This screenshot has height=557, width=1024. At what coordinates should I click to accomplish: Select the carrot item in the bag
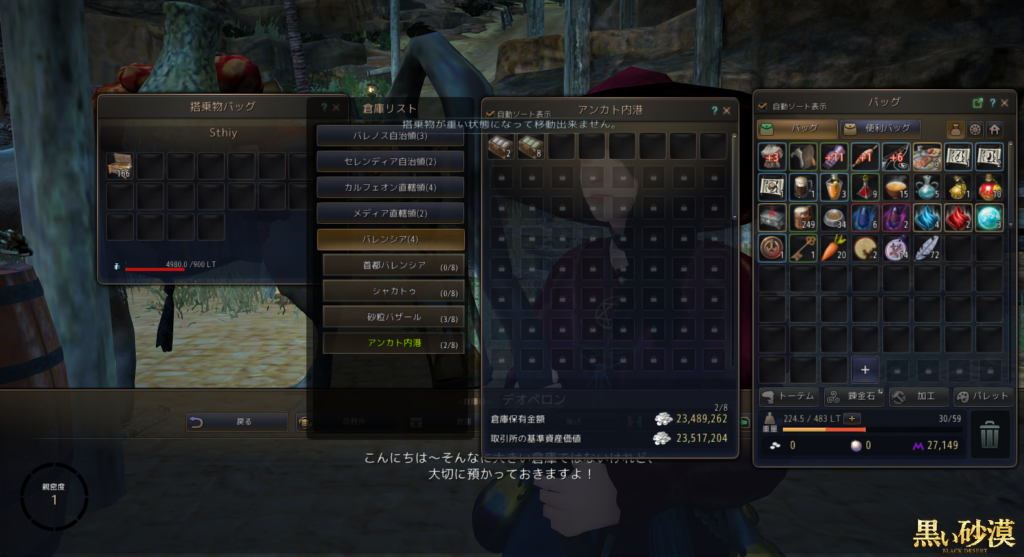(833, 248)
